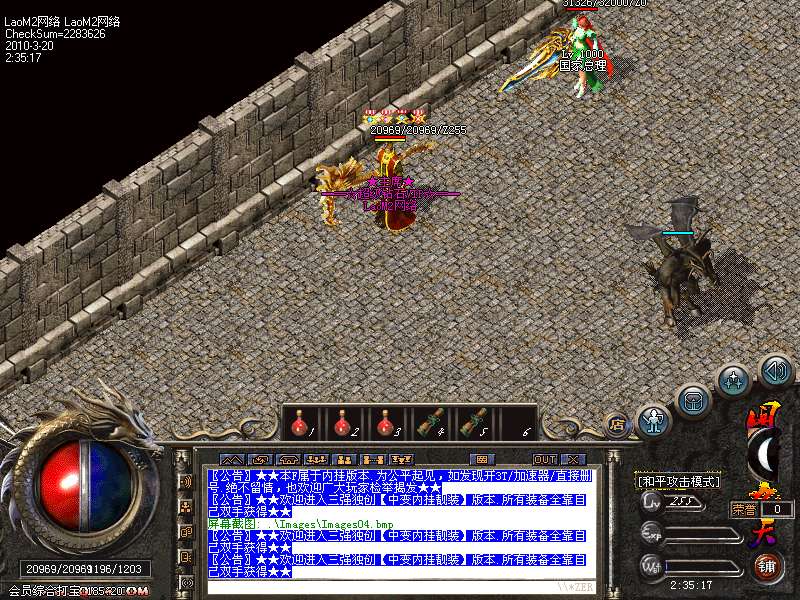
Task: Open the character status round button
Action: pyautogui.click(x=654, y=420)
